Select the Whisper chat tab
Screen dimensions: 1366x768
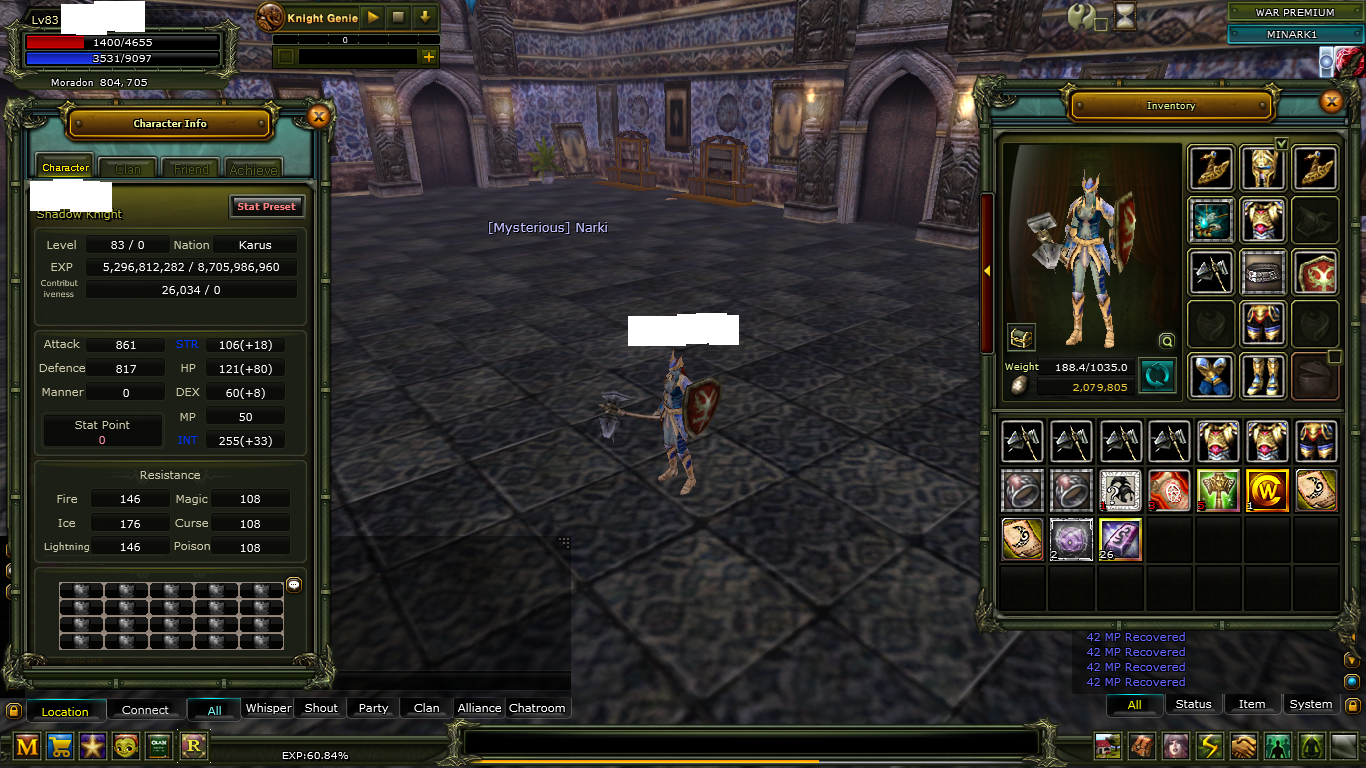[268, 708]
